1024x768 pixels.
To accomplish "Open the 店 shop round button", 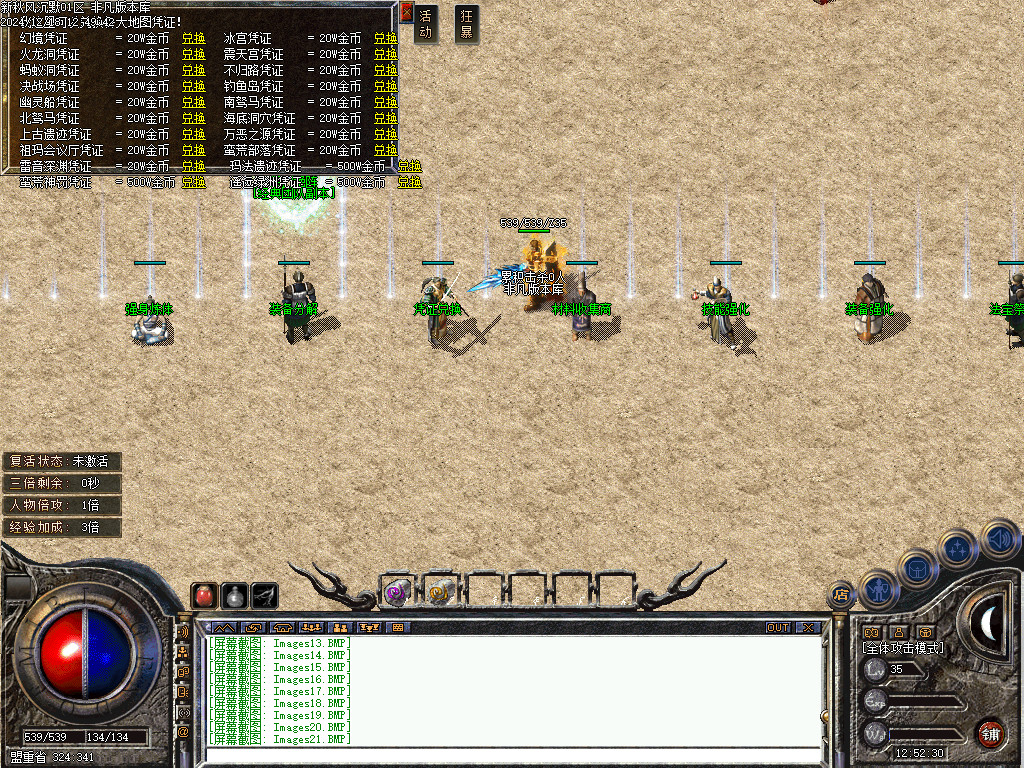I will coord(841,594).
